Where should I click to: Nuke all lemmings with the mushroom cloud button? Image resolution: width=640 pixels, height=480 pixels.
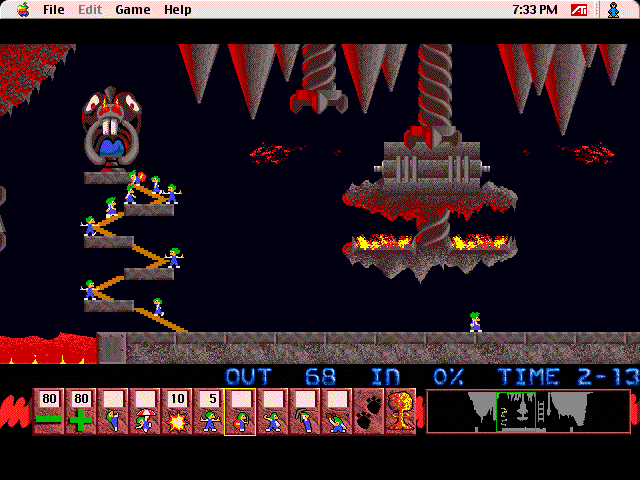[x=400, y=412]
